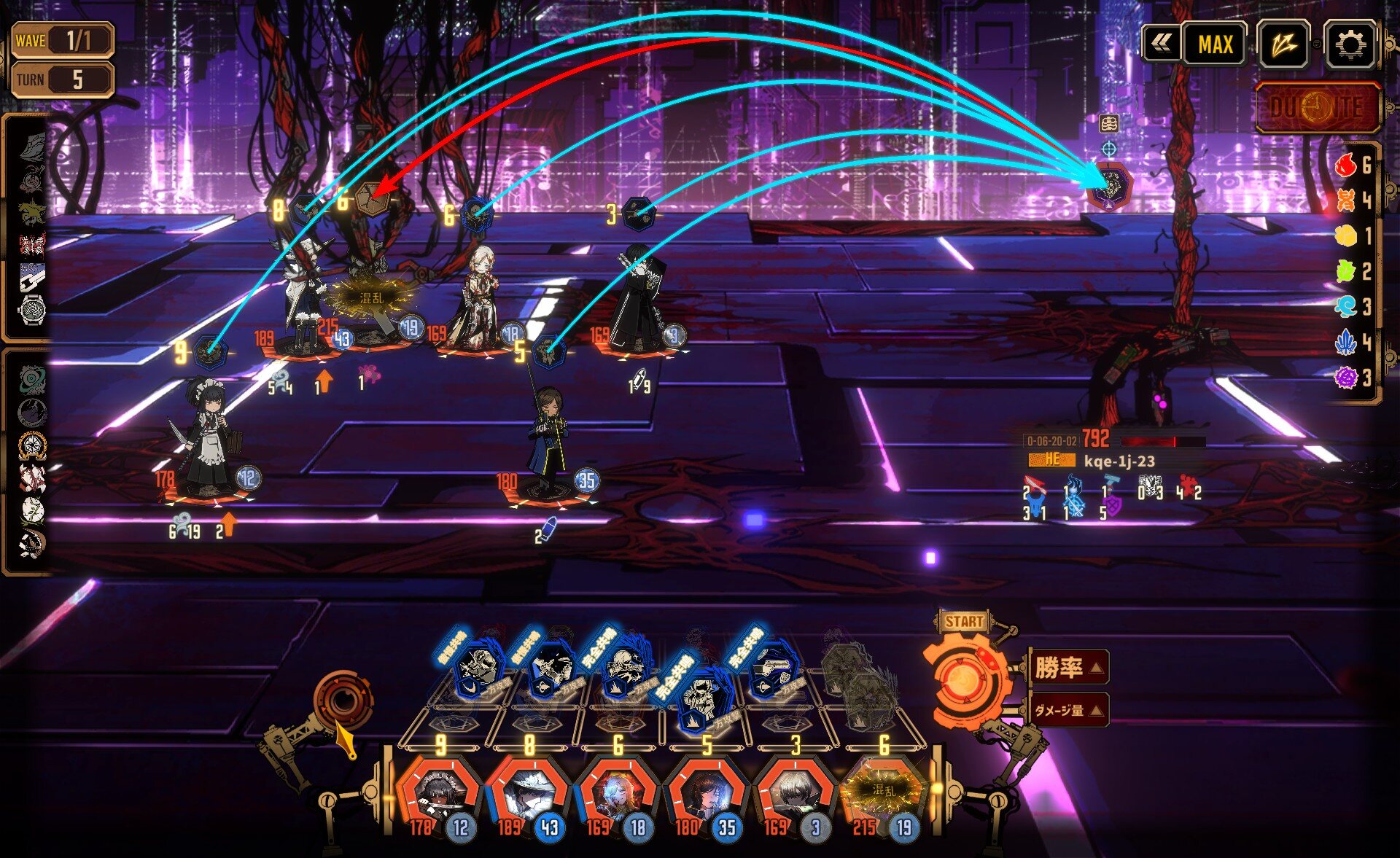Screen dimensions: 1400x858
Task: Choose the ダメージ量 damage option
Action: click(x=1069, y=710)
